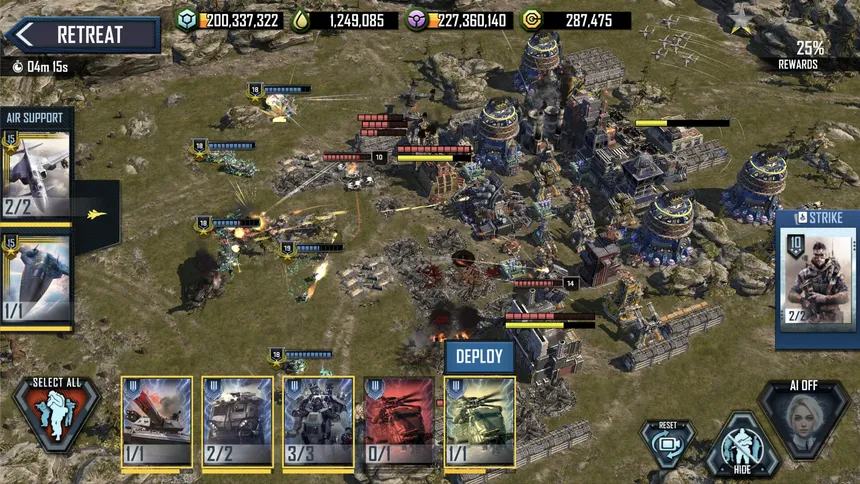Collapse the air support panel via jet tab

[98, 213]
